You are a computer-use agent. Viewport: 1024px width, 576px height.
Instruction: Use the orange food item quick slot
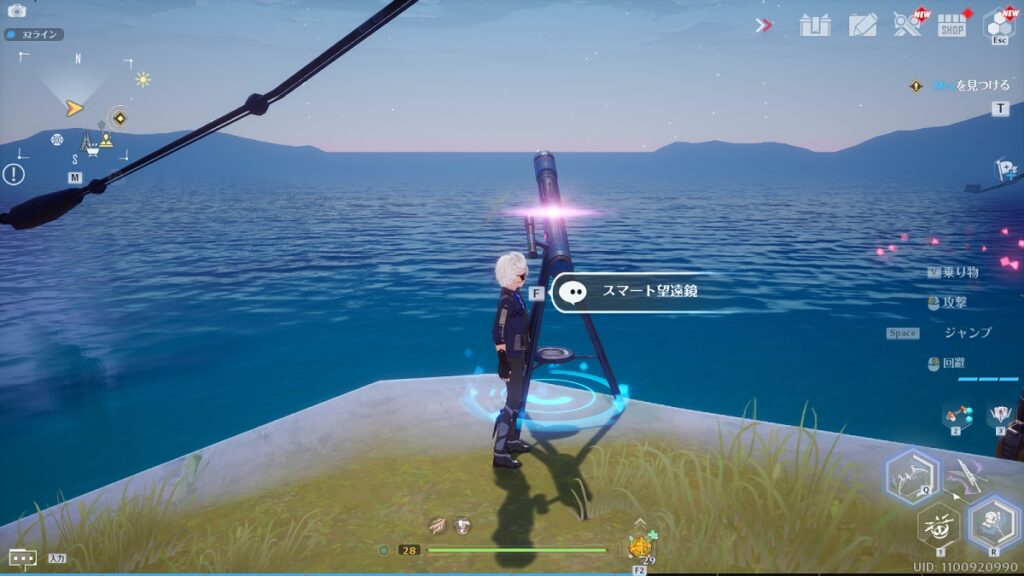coord(638,547)
